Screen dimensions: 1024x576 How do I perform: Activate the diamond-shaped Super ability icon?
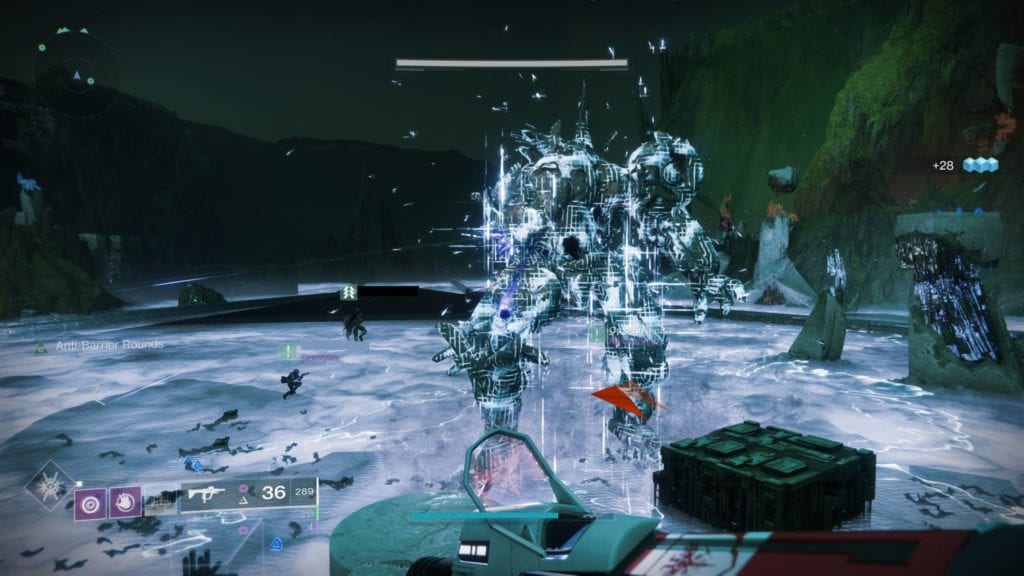49,487
